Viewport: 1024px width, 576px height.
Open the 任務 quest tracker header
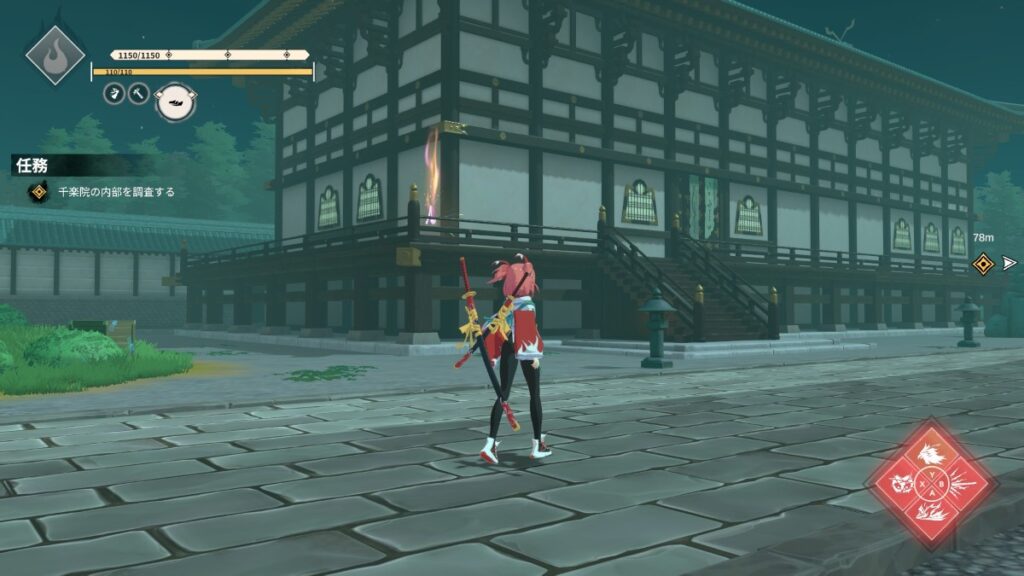32,166
